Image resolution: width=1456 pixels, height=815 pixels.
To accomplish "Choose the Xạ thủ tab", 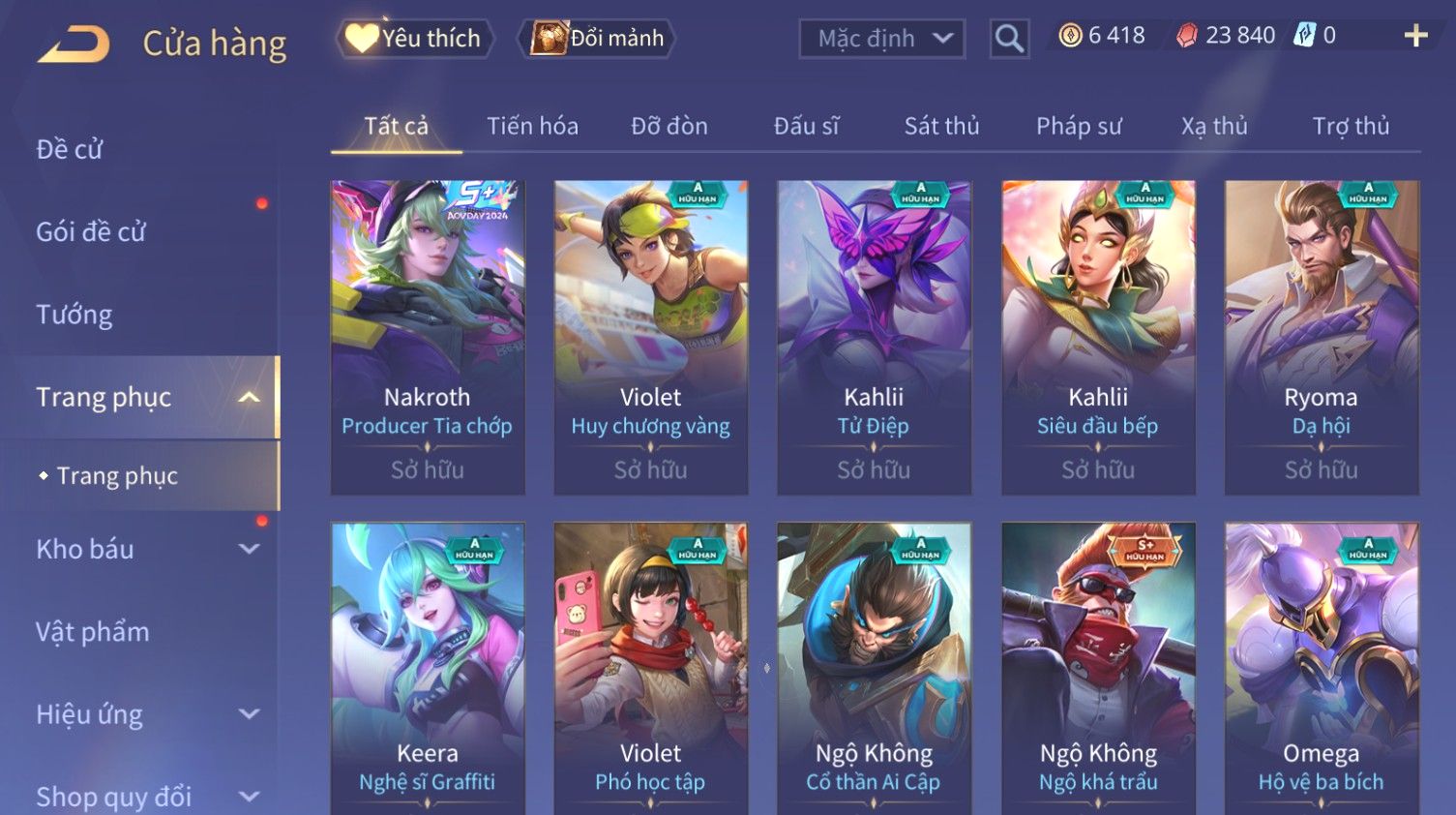I will [x=1214, y=126].
